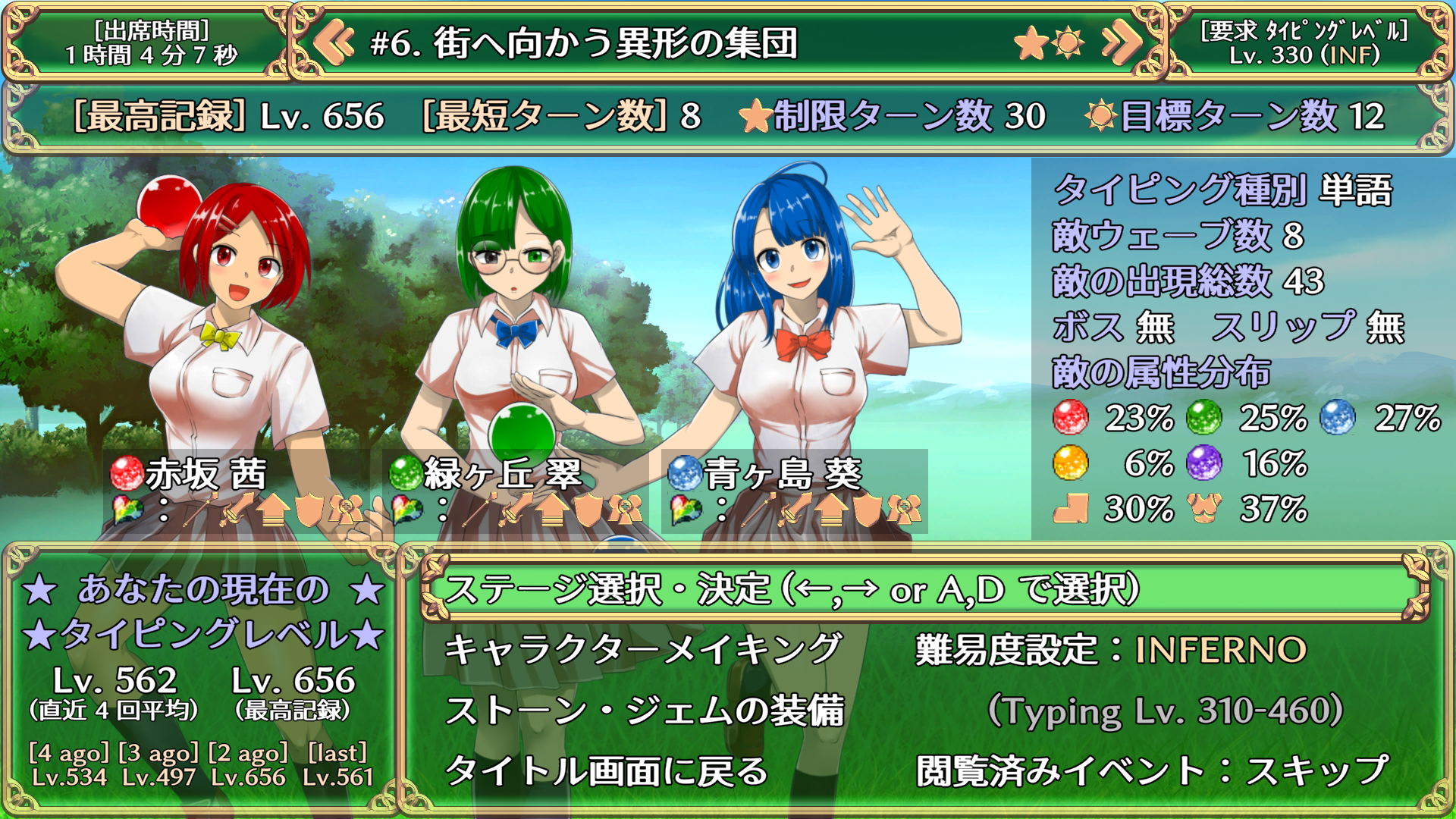Open キャラクターメイキング character making
This screenshot has width=1456, height=819.
click(x=643, y=649)
